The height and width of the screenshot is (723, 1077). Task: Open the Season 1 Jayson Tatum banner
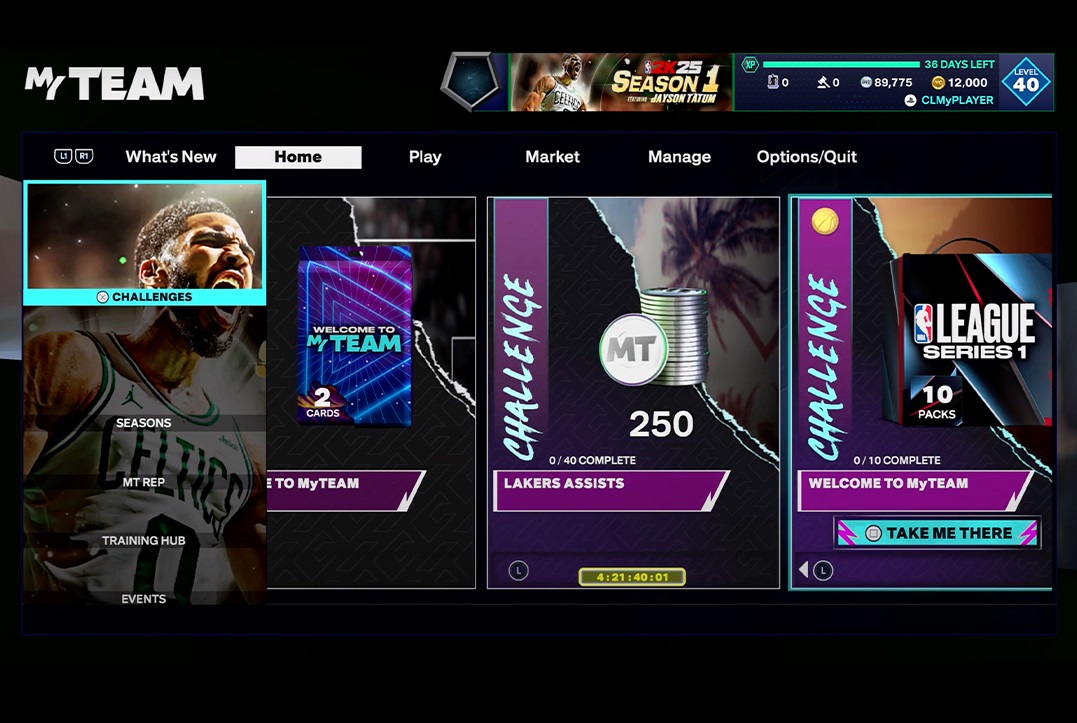click(x=620, y=82)
